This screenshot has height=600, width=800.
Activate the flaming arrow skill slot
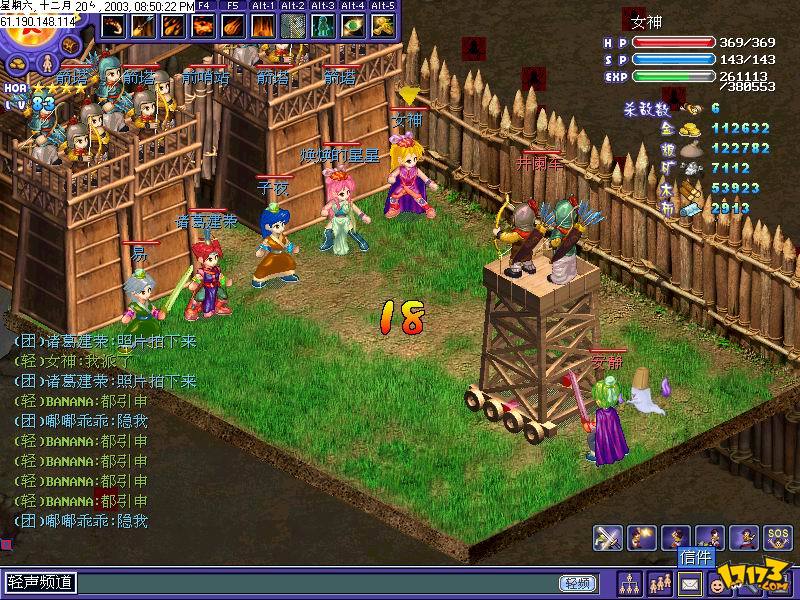pos(142,25)
